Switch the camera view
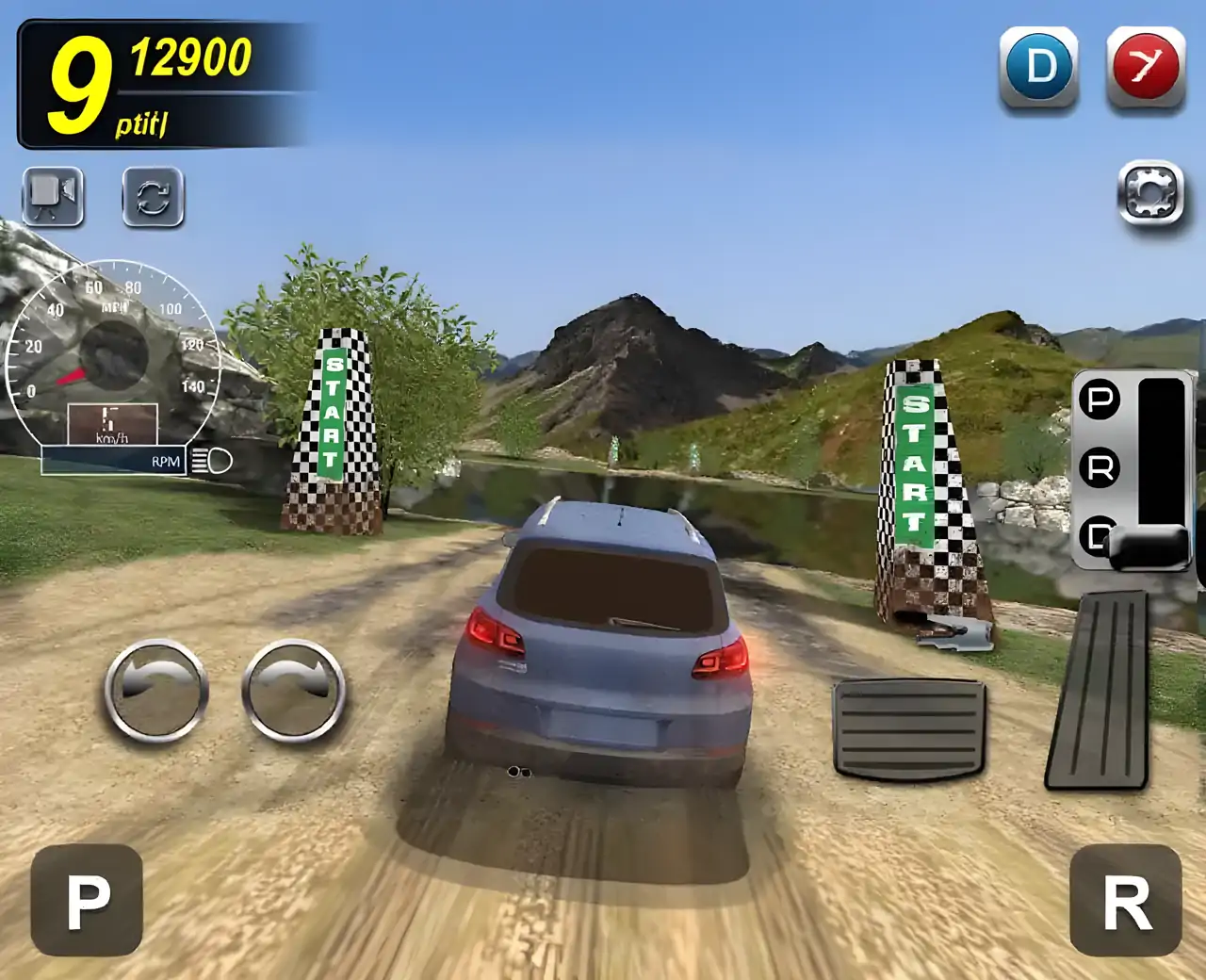Screen dimensions: 1206x980 point(53,196)
